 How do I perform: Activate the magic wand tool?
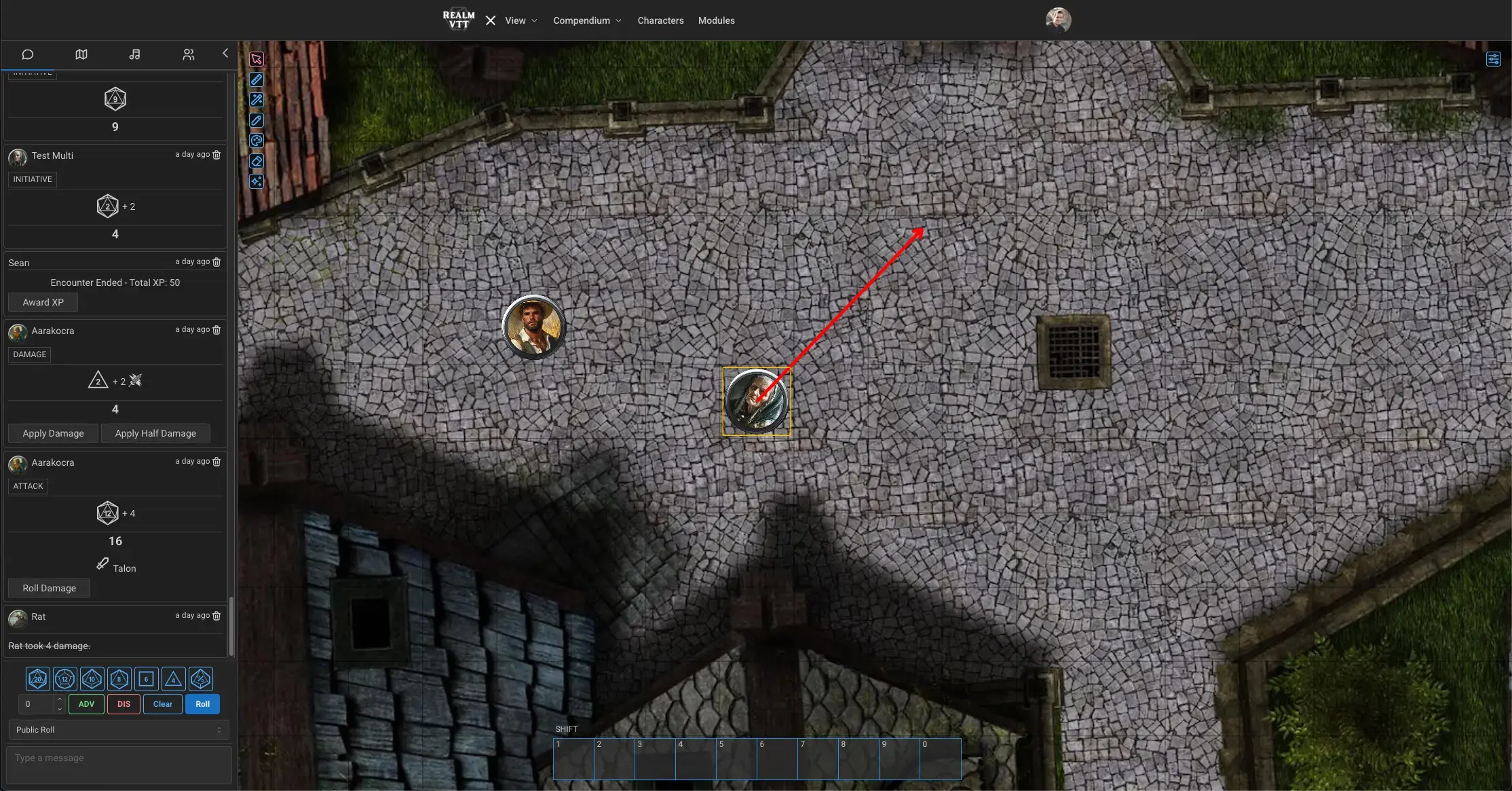pyautogui.click(x=257, y=100)
